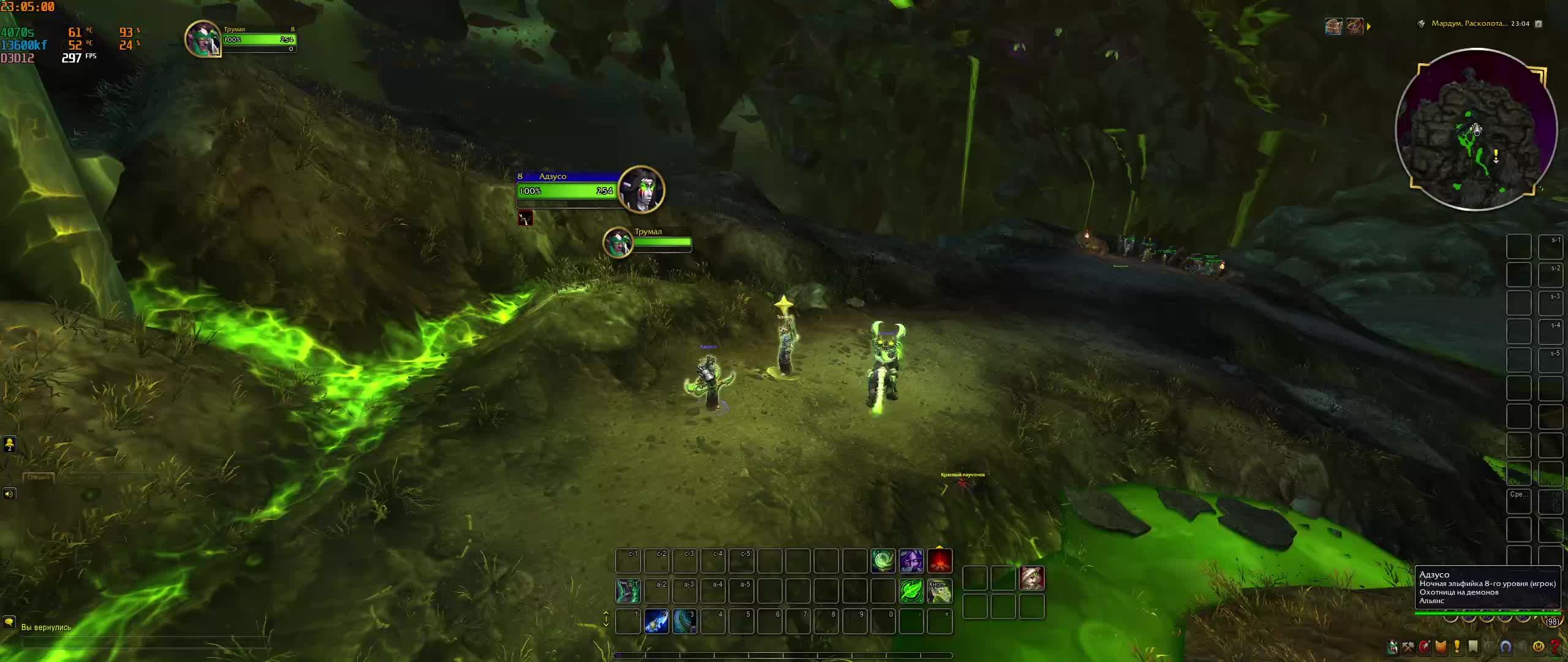This screenshot has height=662, width=1568.
Task: Use the green swirl orb ability
Action: tap(883, 561)
